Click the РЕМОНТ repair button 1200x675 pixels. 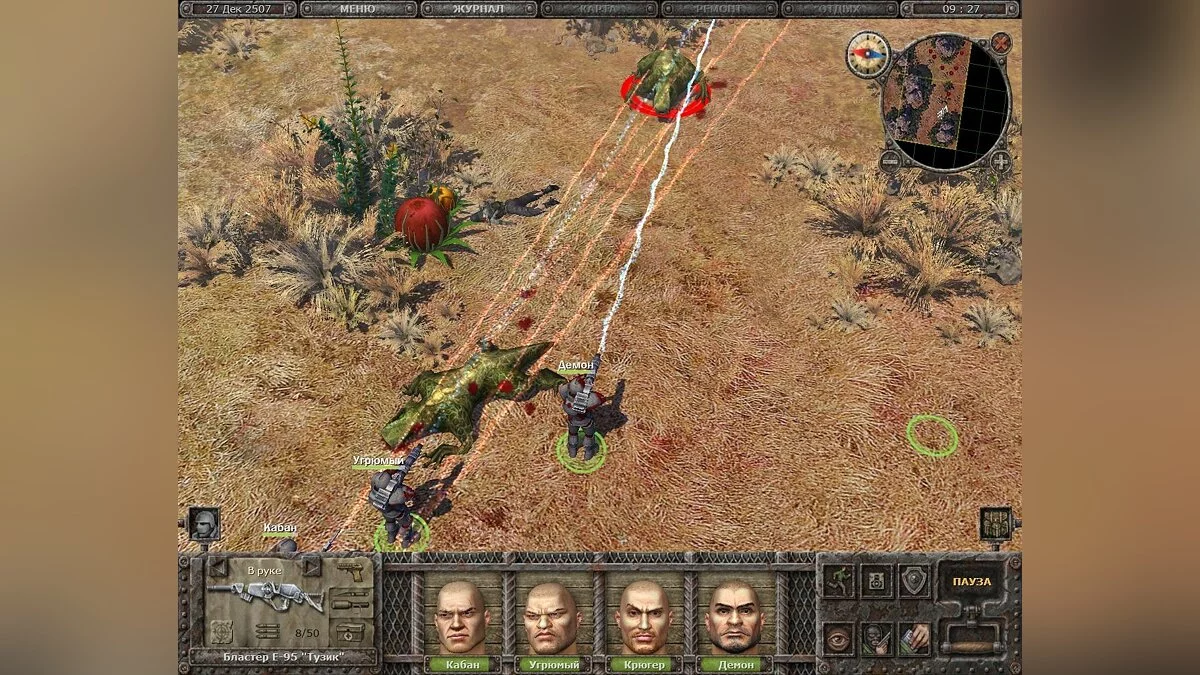719,9
